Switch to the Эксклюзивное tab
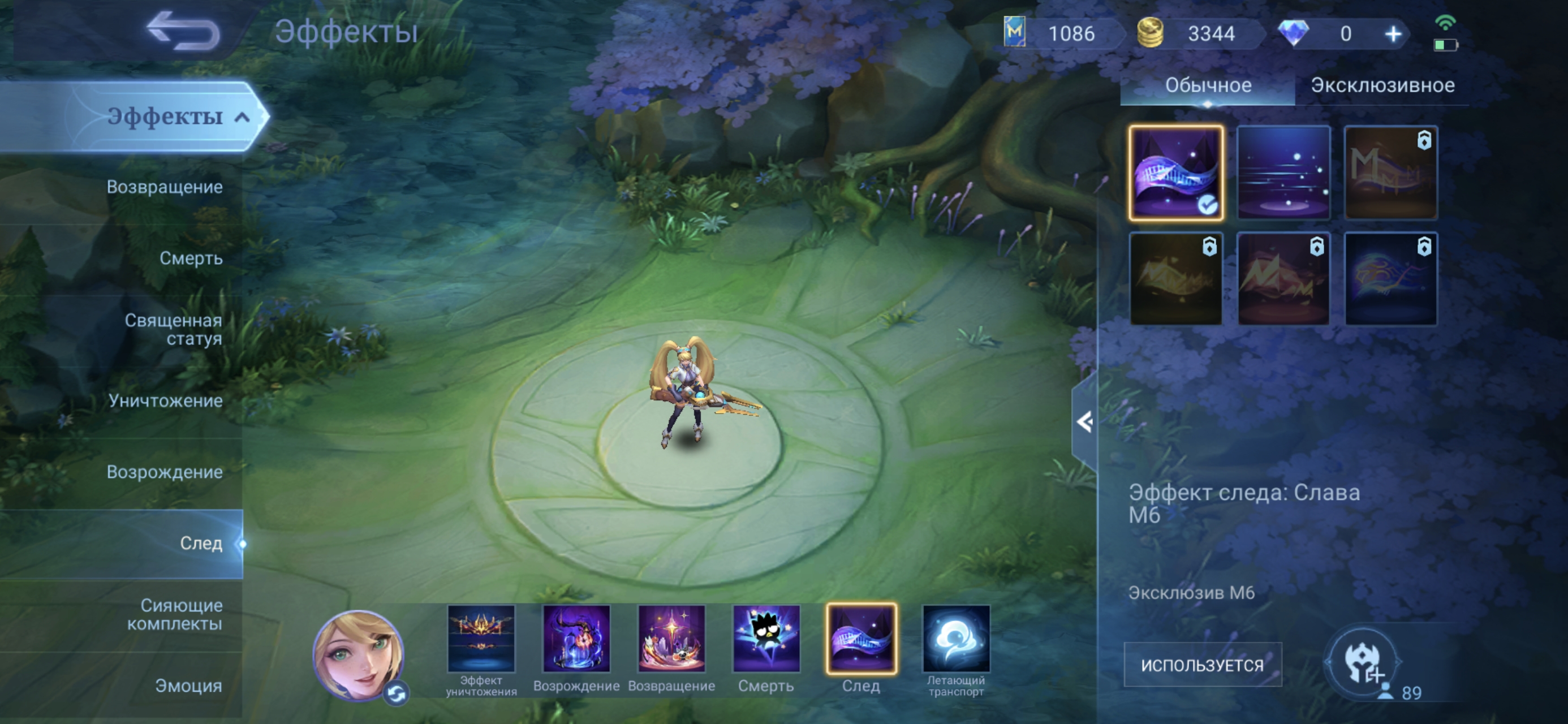1568x724 pixels. point(1382,85)
